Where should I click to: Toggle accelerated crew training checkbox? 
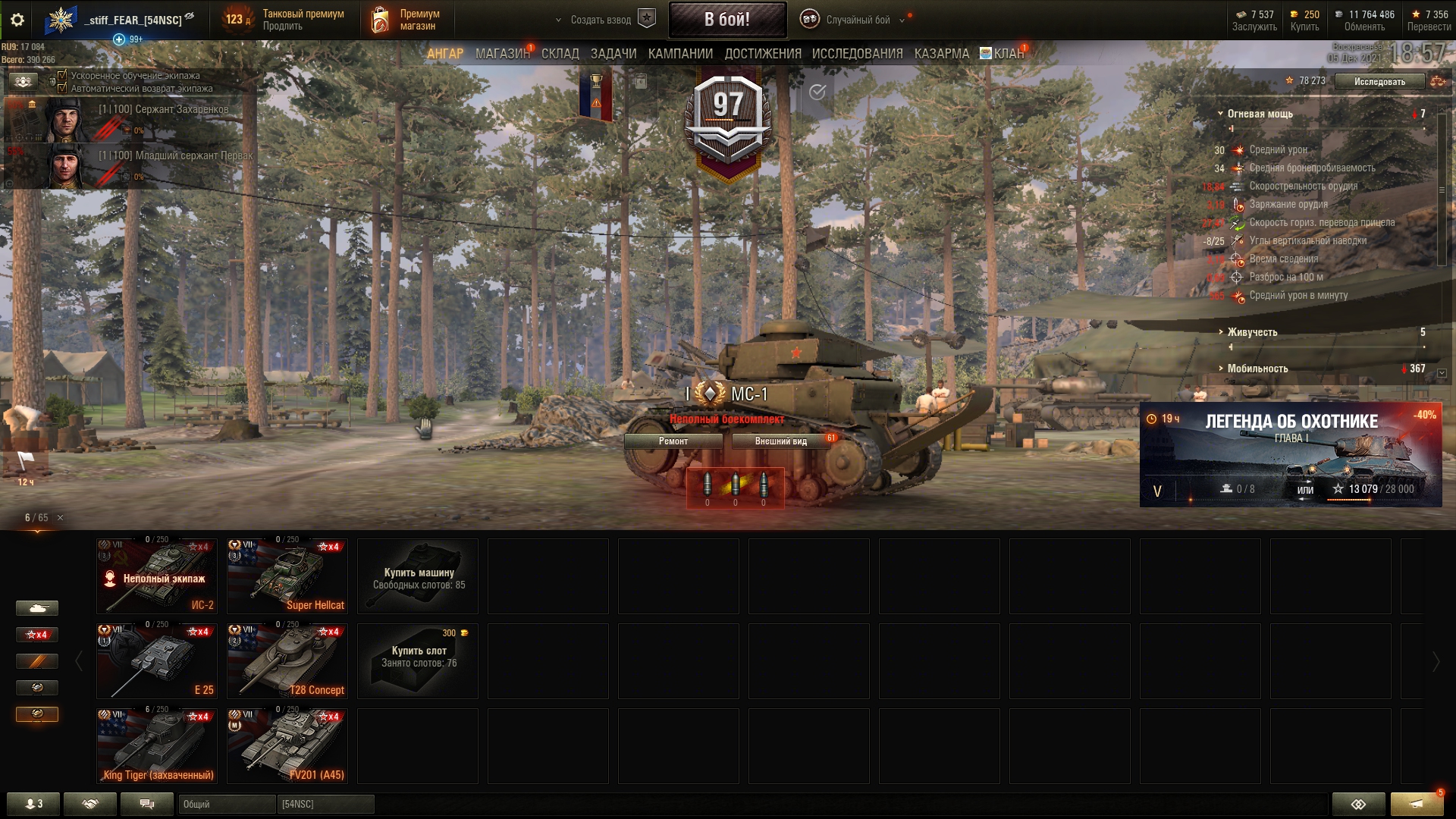click(x=63, y=76)
